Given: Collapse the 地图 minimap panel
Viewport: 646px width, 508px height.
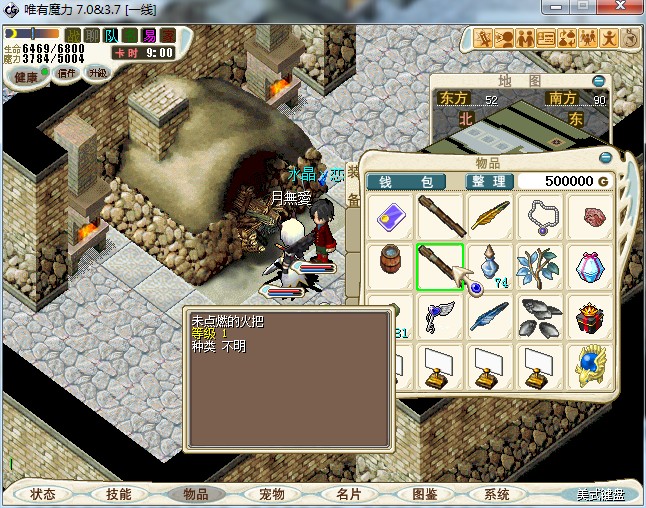Looking at the screenshot, I should [x=598, y=80].
